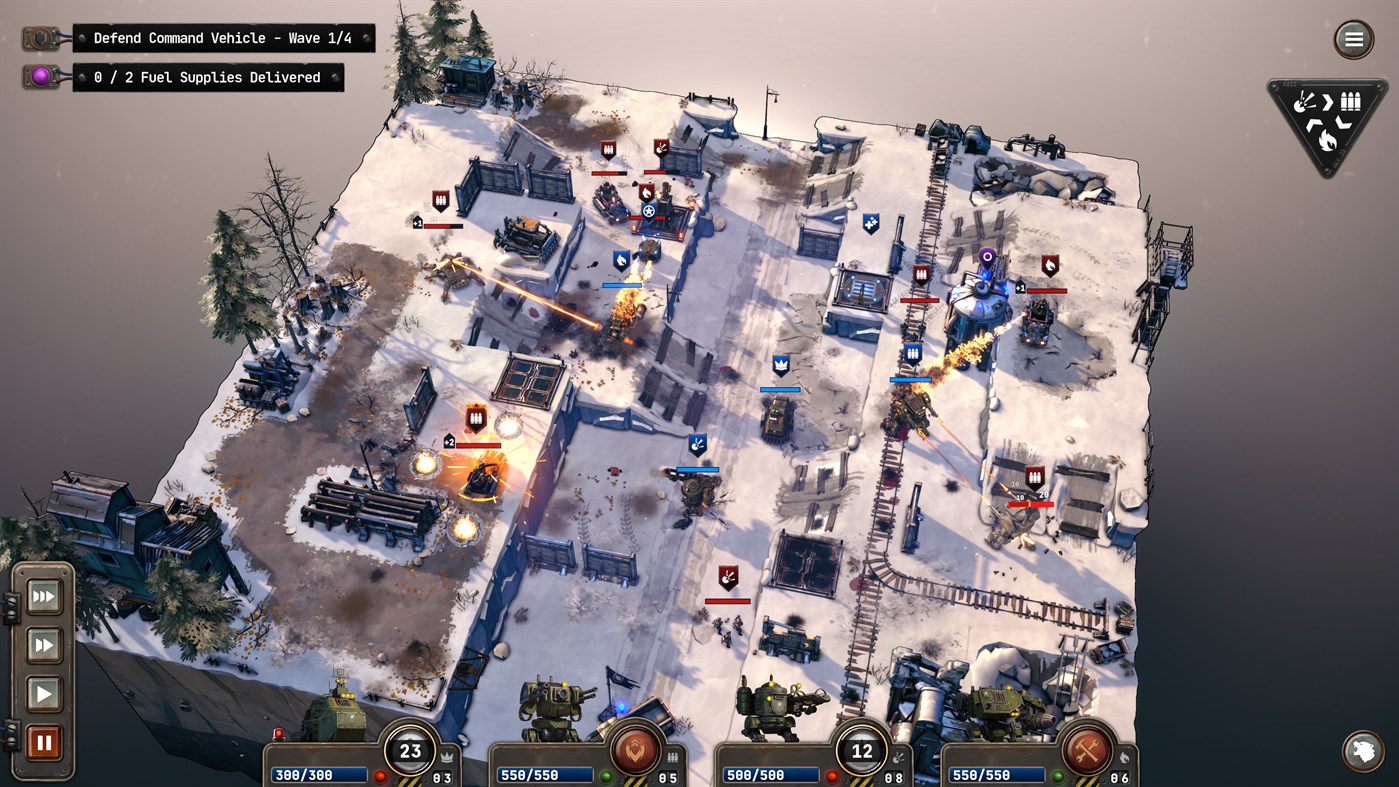Select double-speed fast-forward
The image size is (1399, 787).
tap(44, 645)
